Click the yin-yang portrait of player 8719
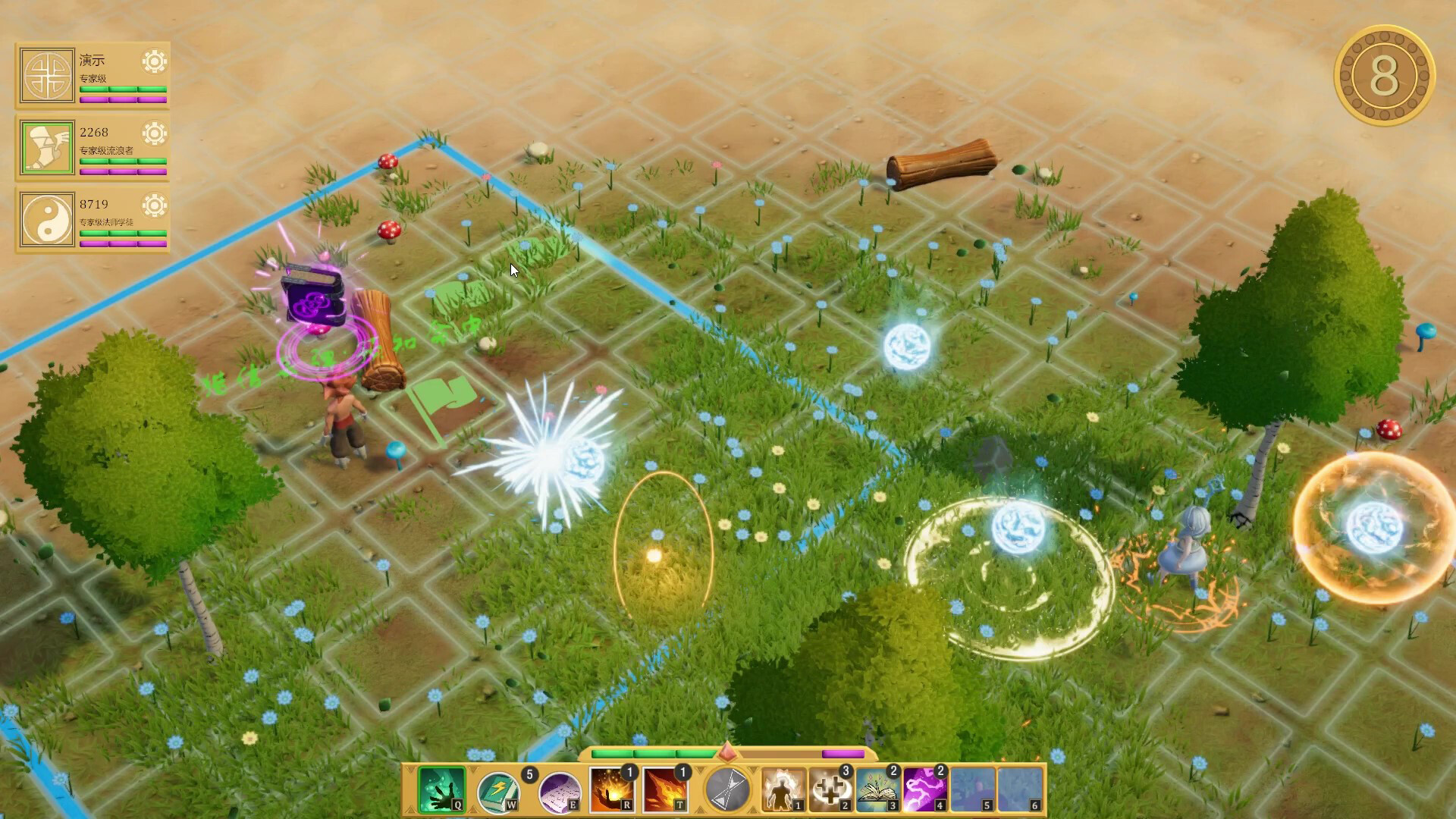The image size is (1456, 819). coord(46,221)
